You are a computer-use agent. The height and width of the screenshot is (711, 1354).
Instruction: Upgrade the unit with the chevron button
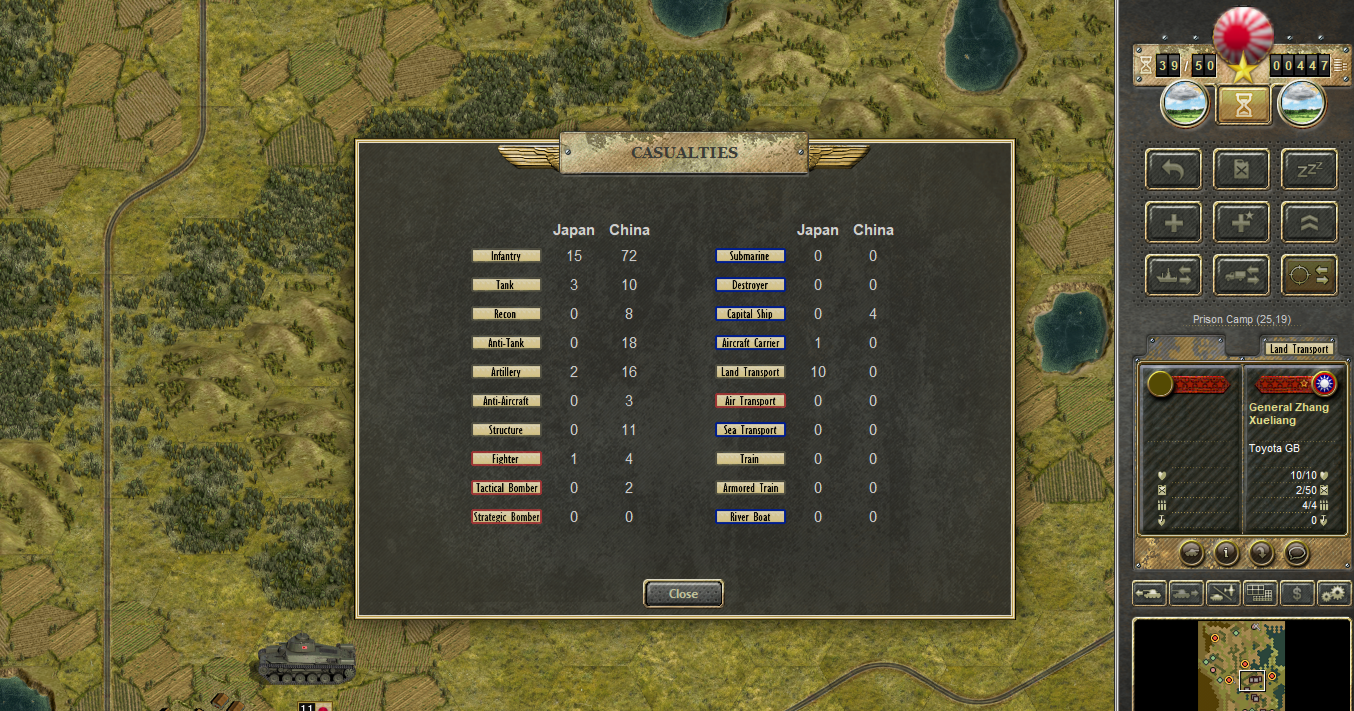(x=1309, y=222)
